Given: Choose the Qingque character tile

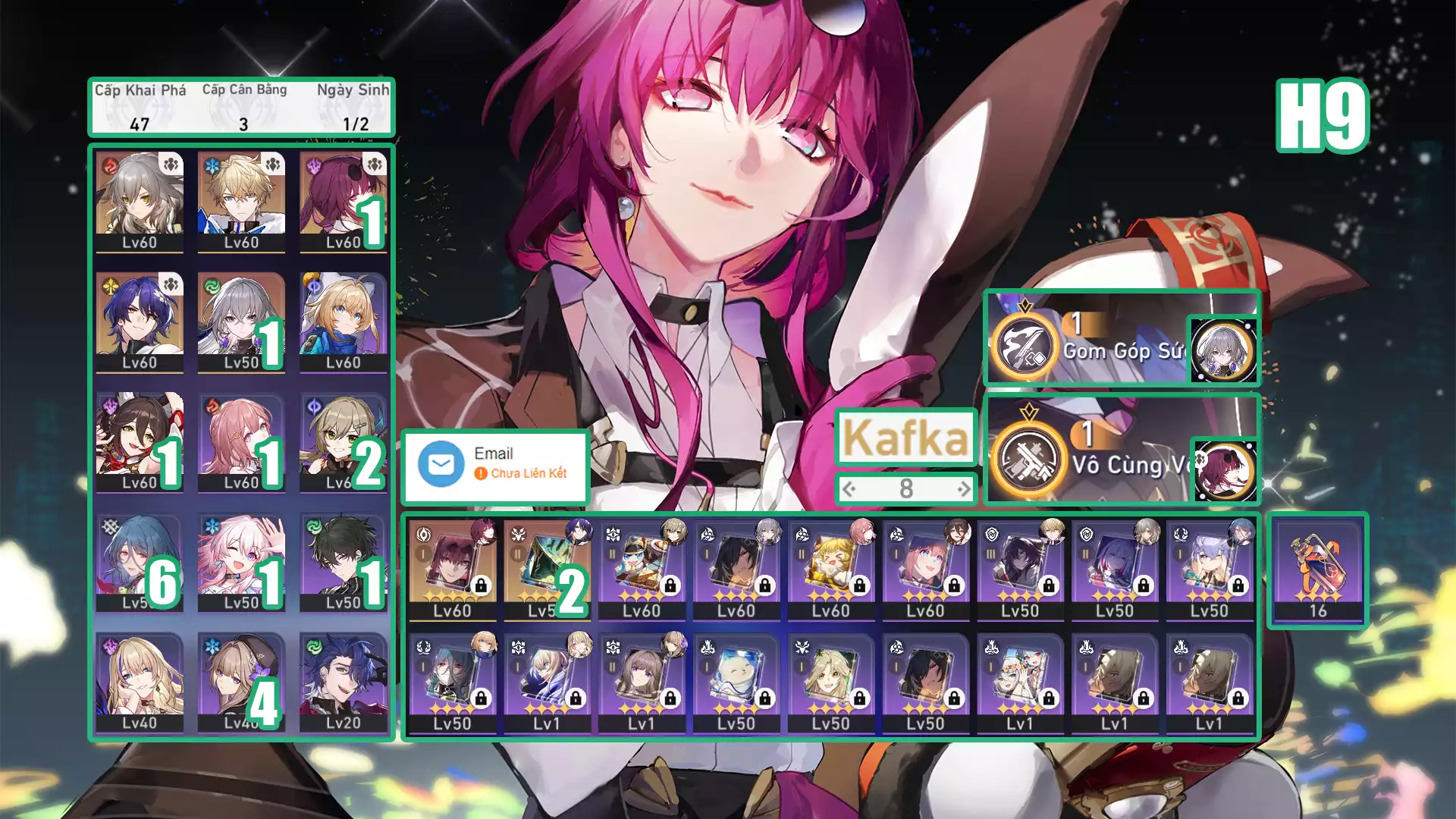Looking at the screenshot, I should coord(343,441).
